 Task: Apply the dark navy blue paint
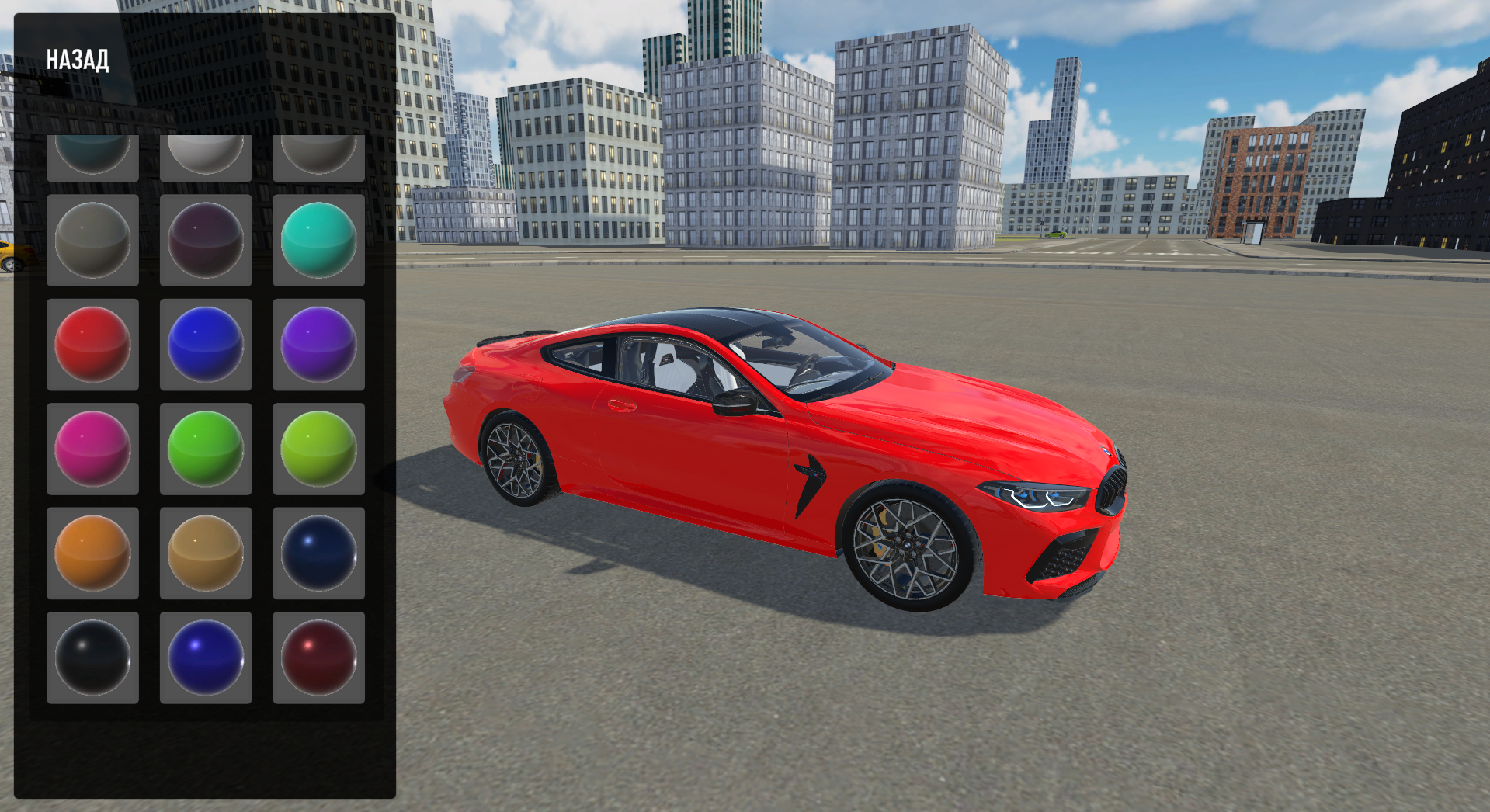tap(318, 553)
